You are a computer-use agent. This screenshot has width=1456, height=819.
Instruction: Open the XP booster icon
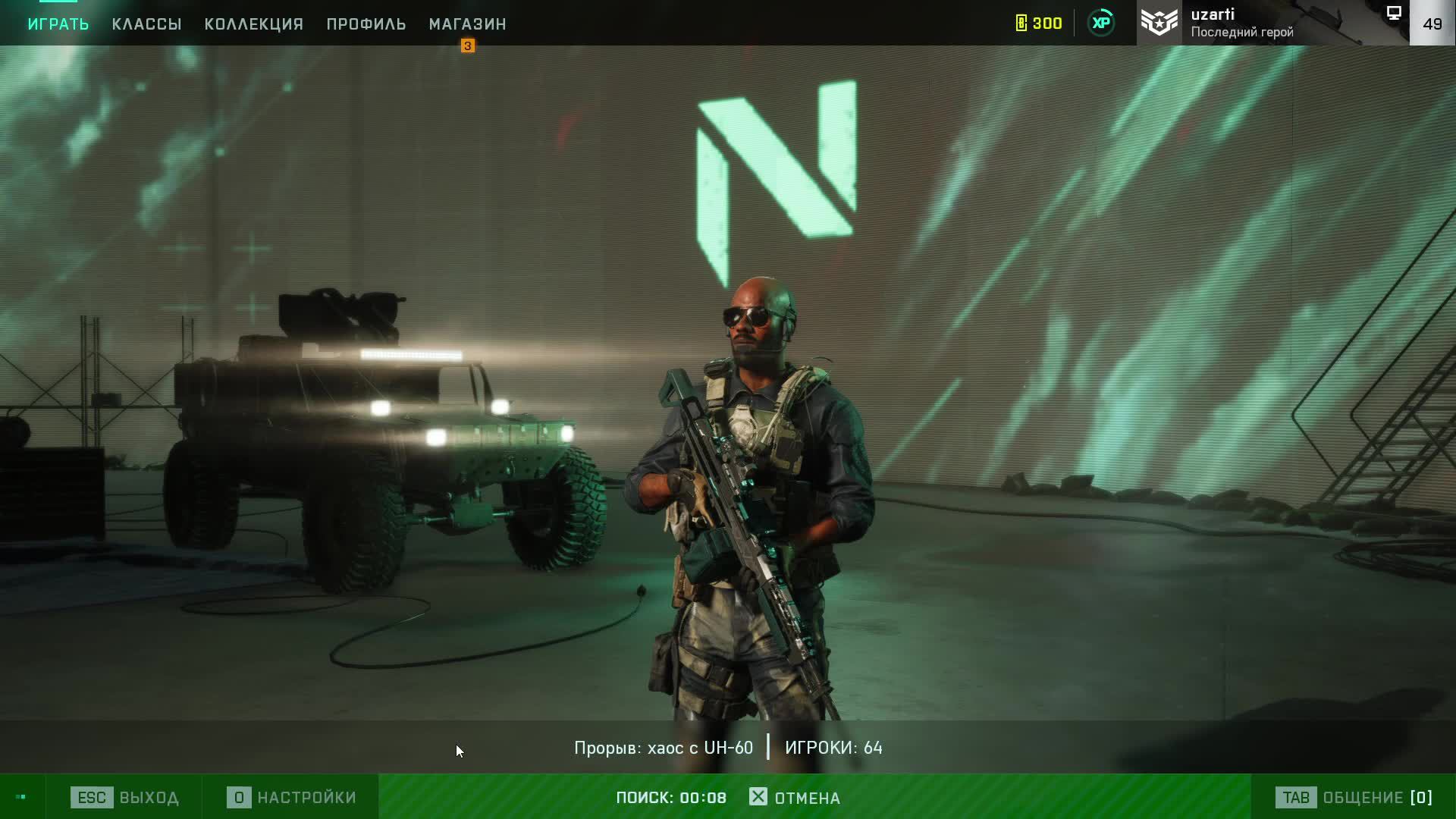[x=1101, y=23]
